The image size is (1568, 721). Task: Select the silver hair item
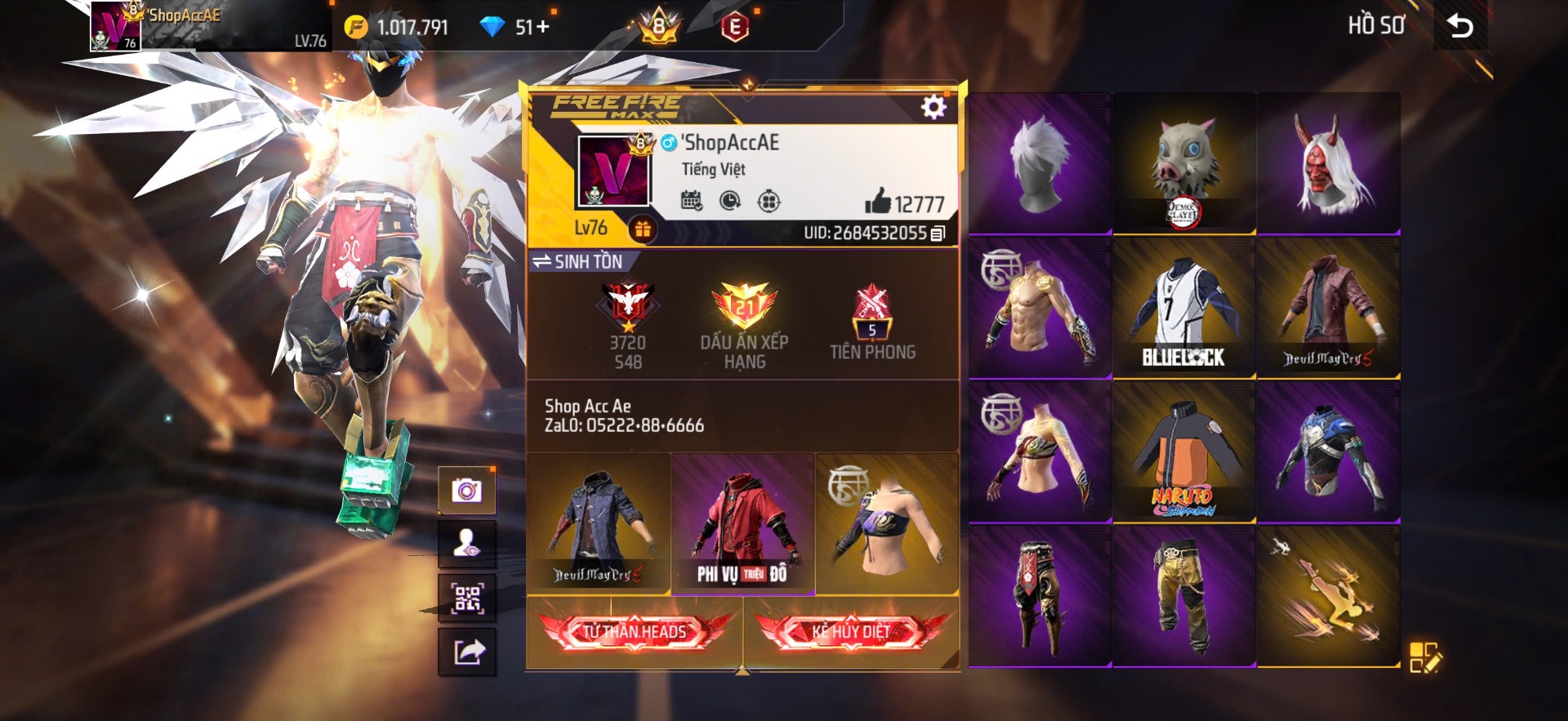tap(1040, 163)
